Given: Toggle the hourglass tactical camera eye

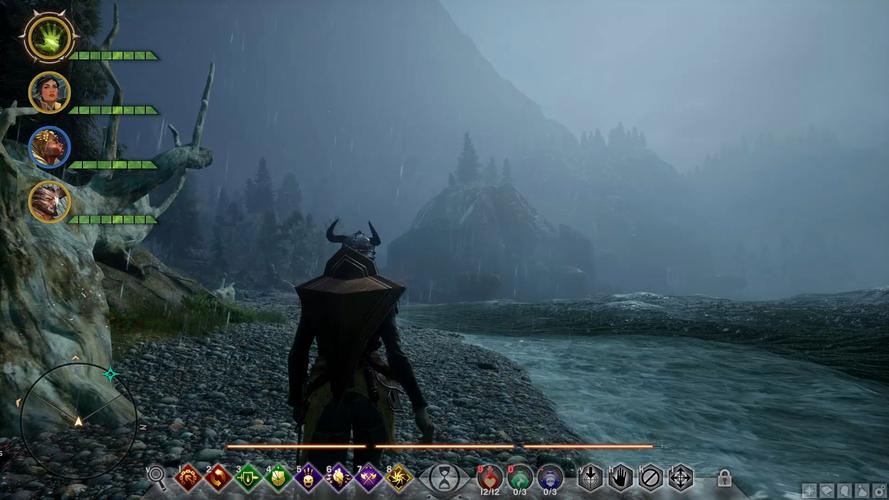Looking at the screenshot, I should pos(445,478).
